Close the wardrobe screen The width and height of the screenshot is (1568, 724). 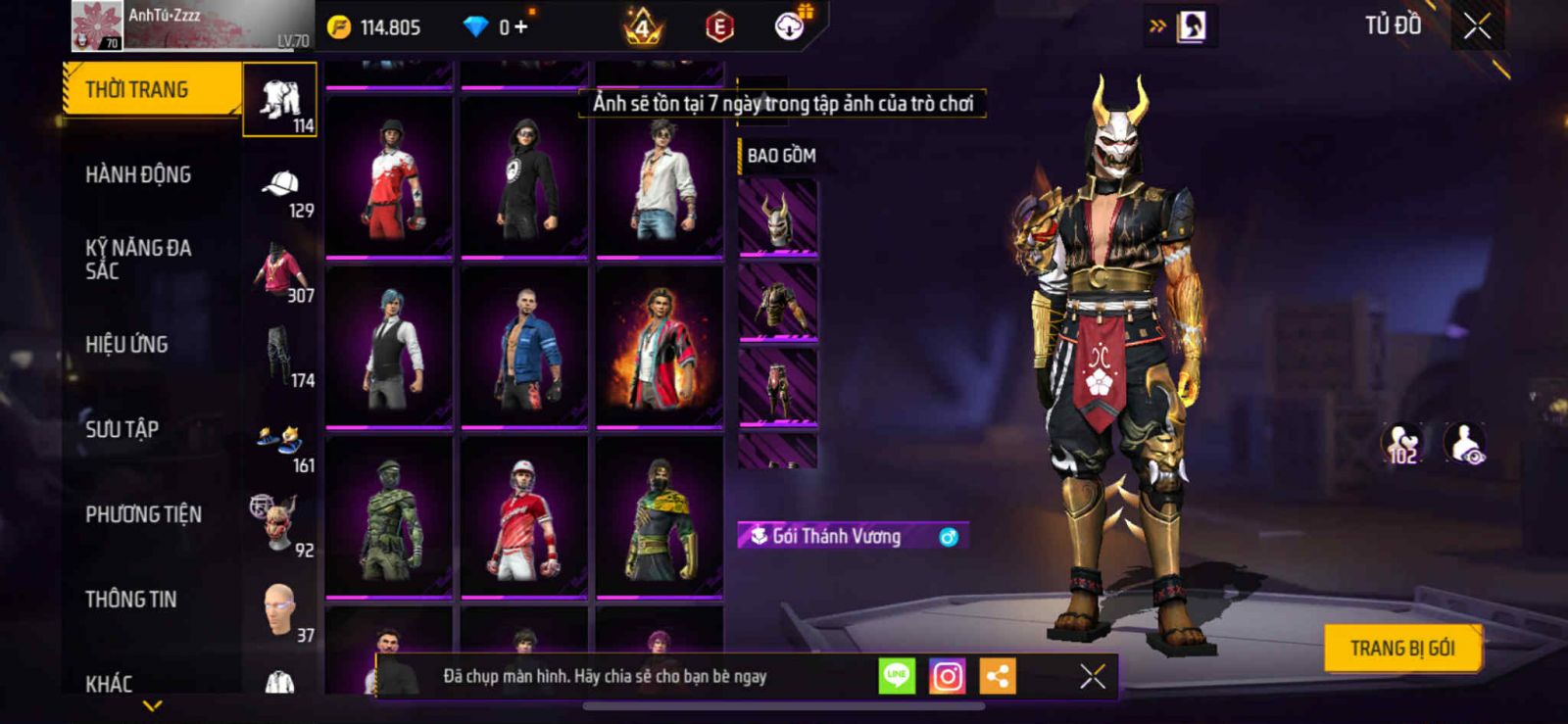coord(1477,26)
